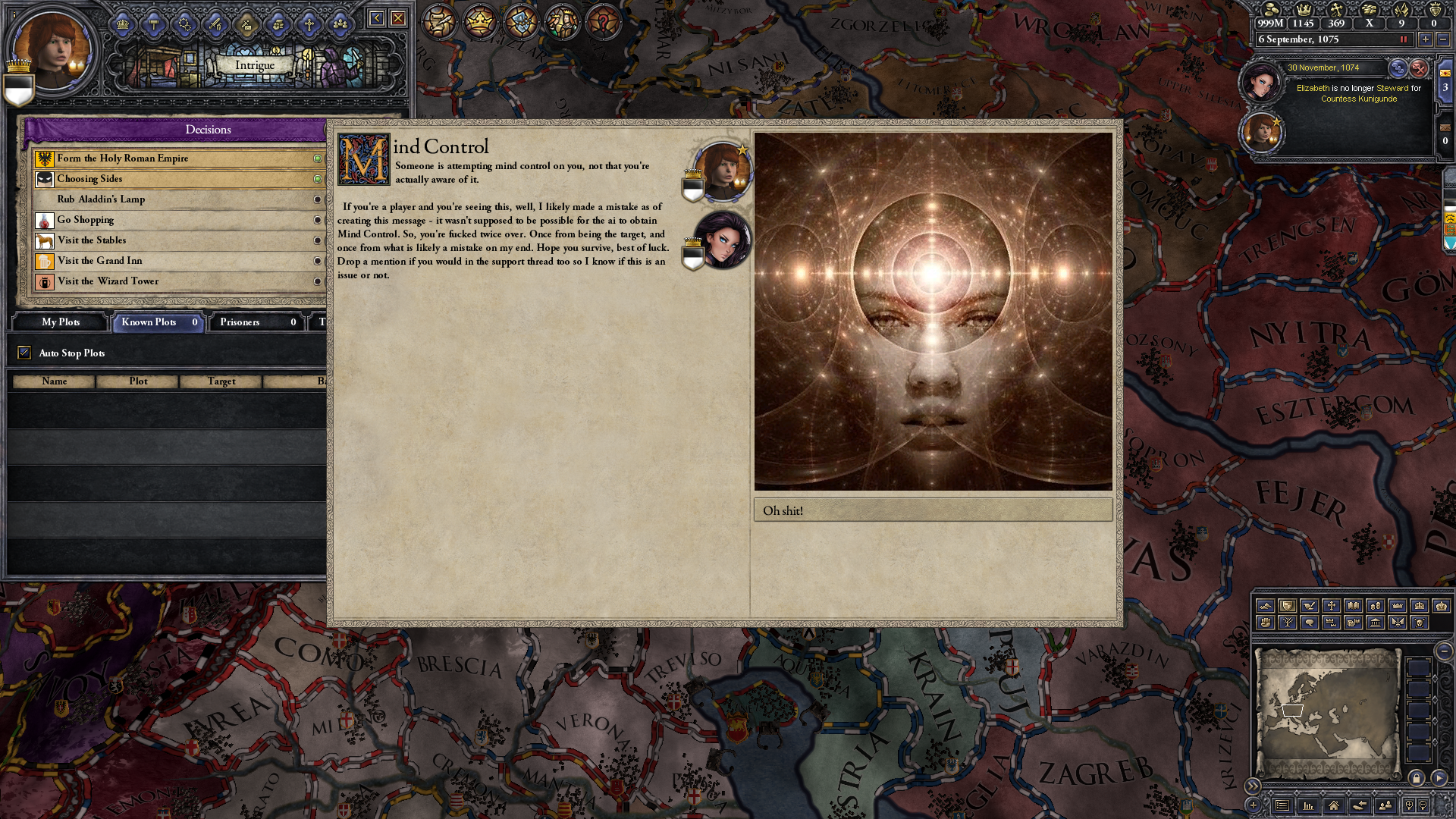This screenshot has height=819, width=1456.
Task: Switch to the religion map mode (cross icon)
Action: coord(1332,605)
